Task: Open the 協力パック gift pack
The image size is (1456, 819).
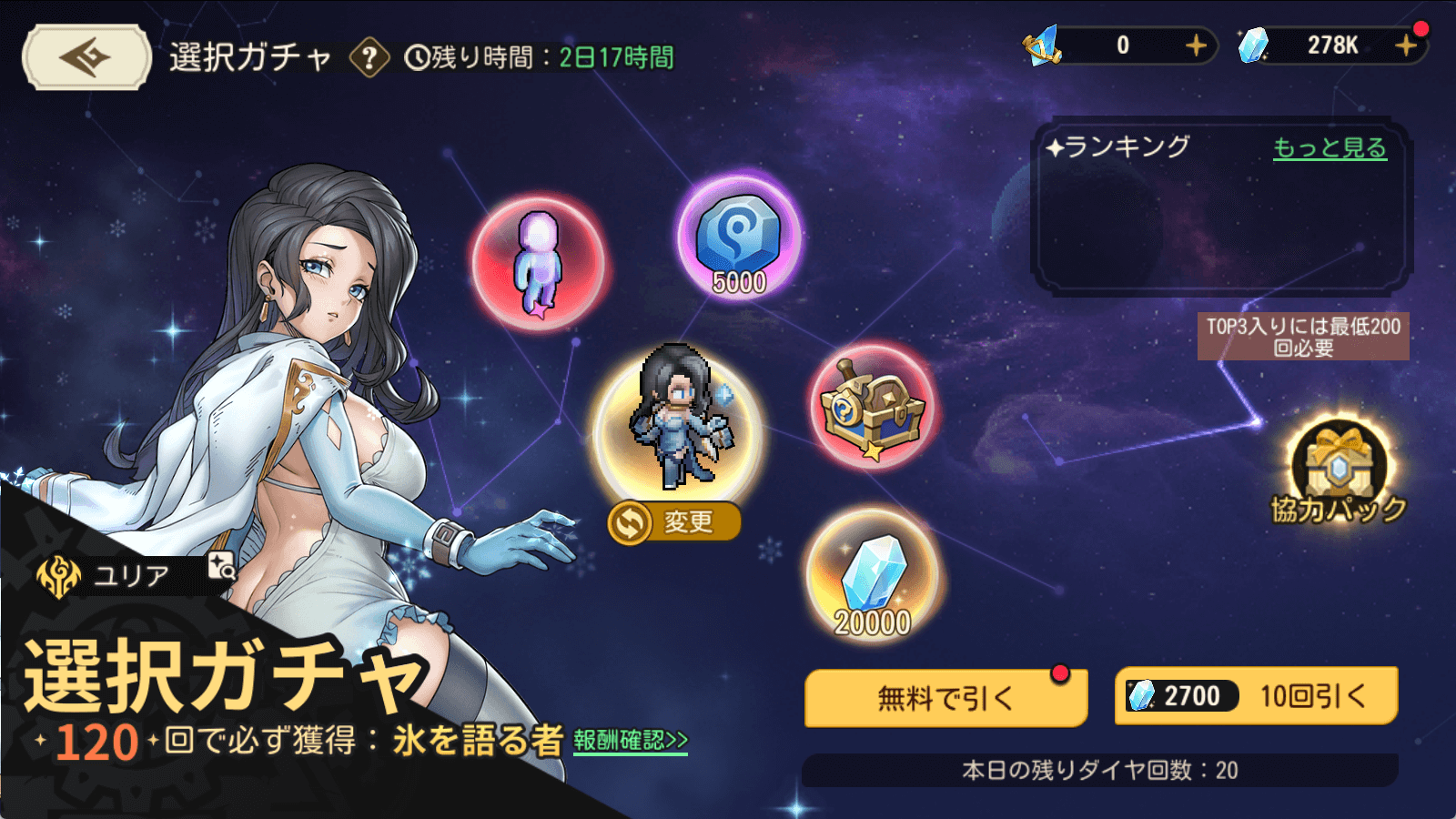Action: [x=1339, y=475]
